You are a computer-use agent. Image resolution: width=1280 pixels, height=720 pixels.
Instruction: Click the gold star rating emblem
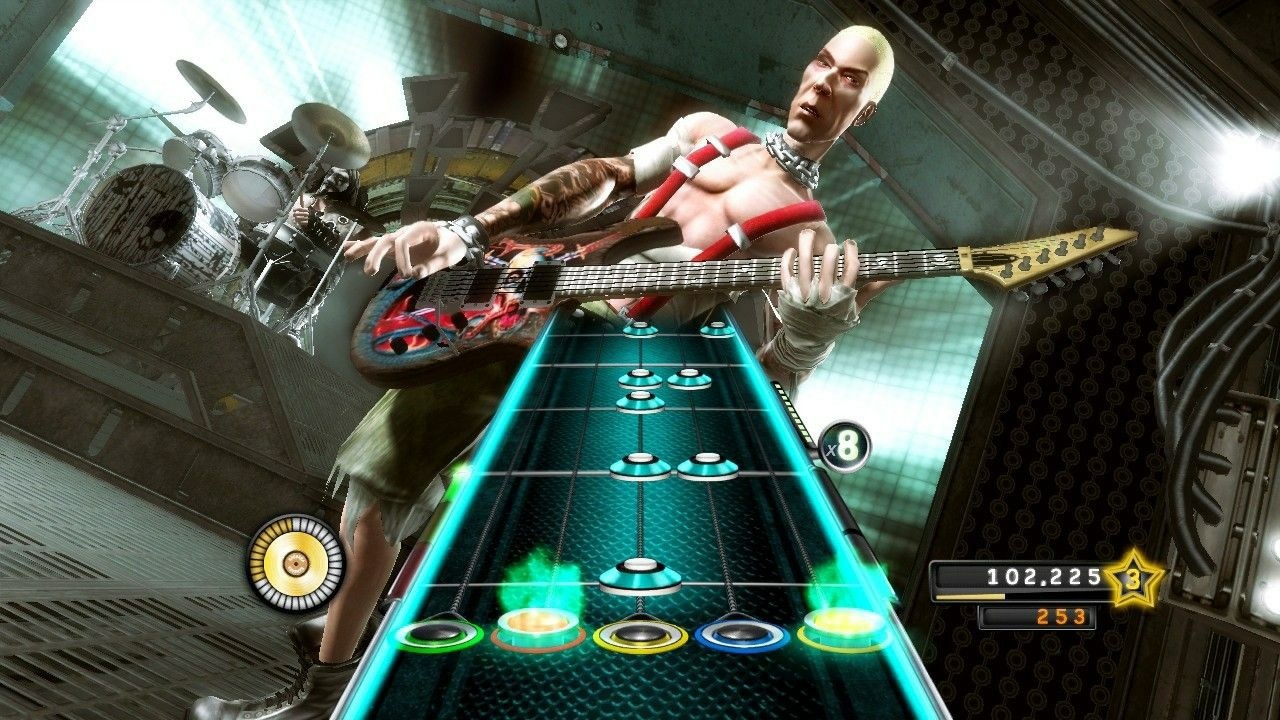pyautogui.click(x=1132, y=577)
